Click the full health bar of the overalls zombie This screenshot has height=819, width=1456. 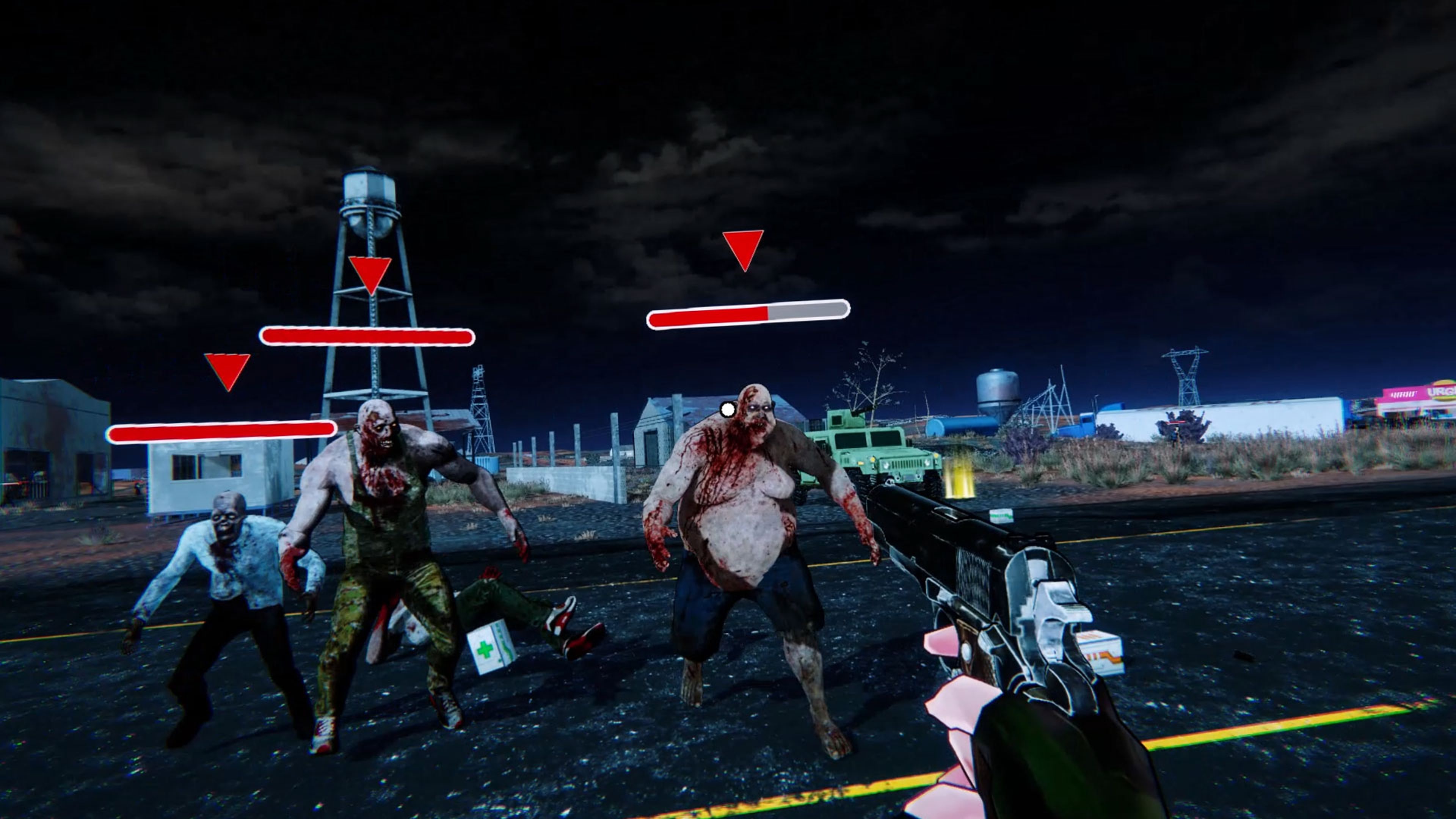tap(366, 336)
